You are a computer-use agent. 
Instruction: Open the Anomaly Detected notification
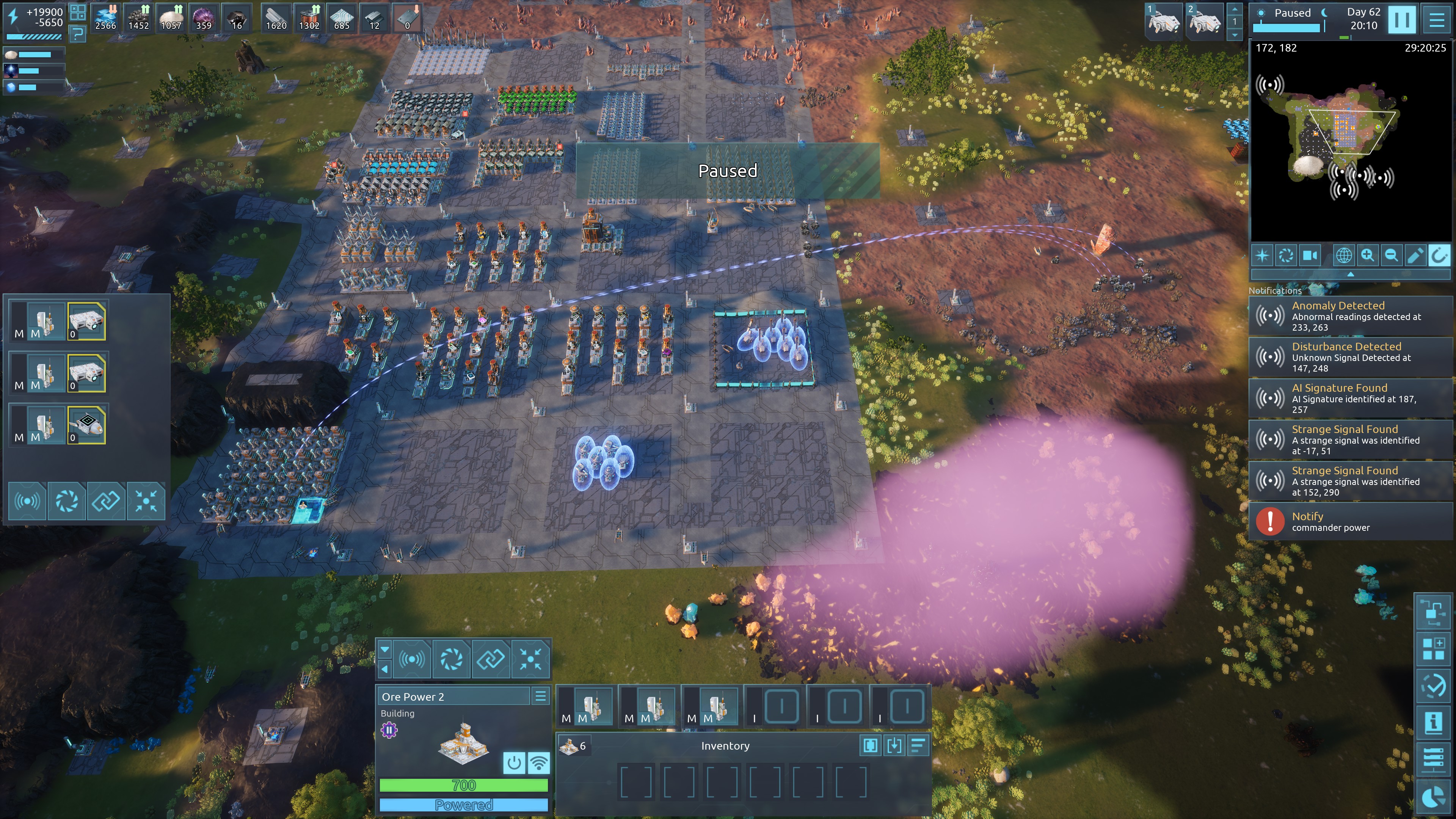pos(1351,316)
